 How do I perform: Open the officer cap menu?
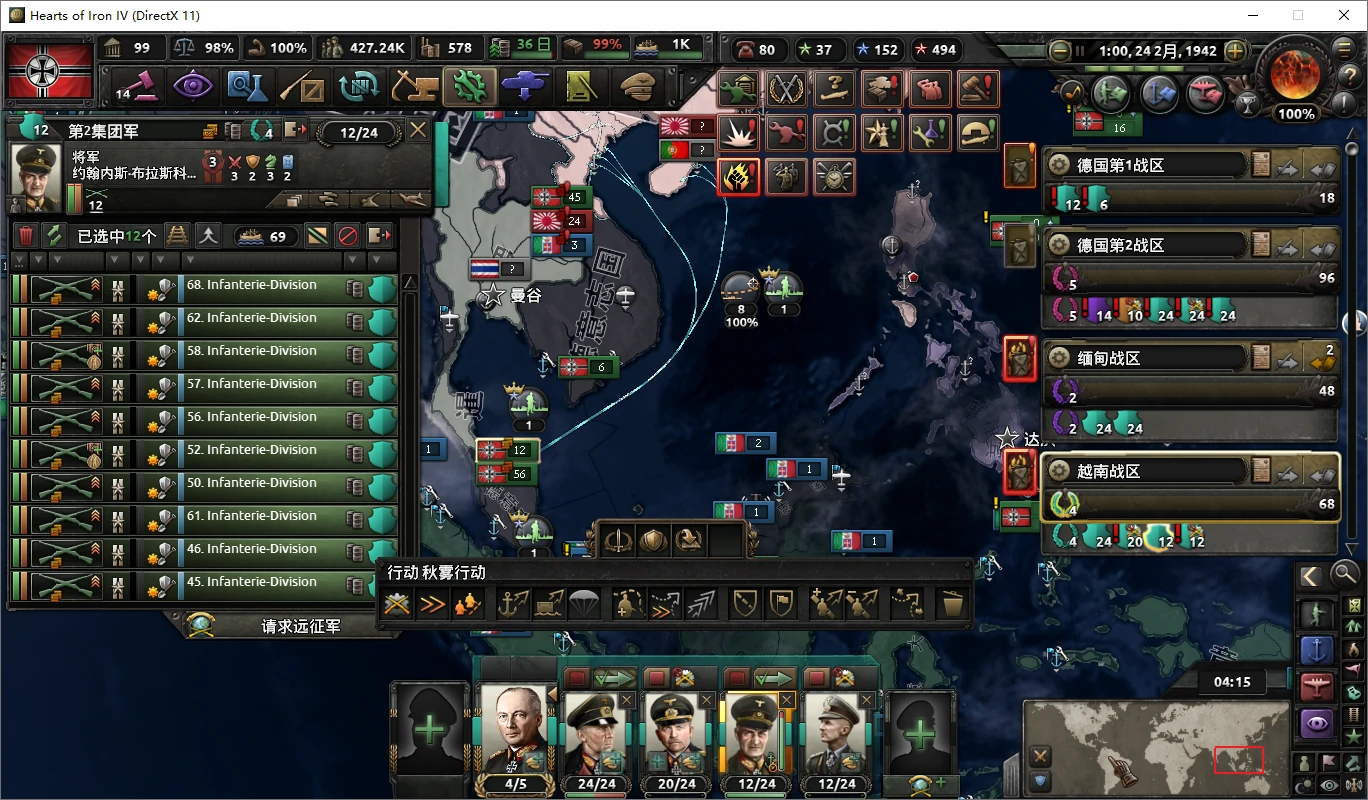(x=636, y=88)
